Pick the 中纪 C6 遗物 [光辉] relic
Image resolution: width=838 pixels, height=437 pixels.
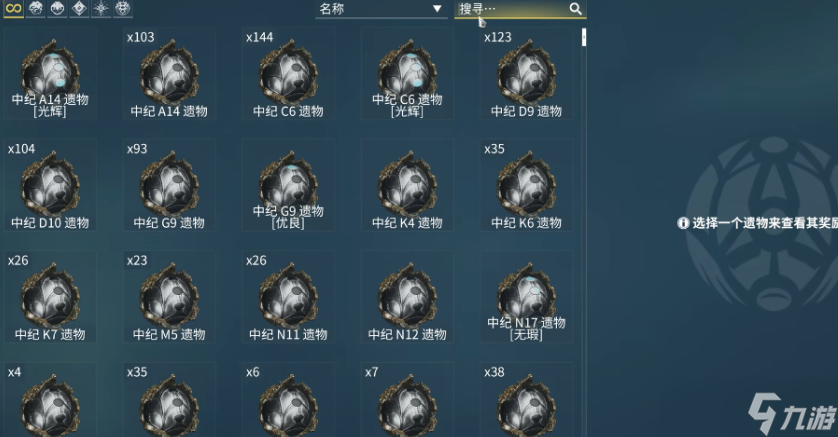(x=407, y=74)
